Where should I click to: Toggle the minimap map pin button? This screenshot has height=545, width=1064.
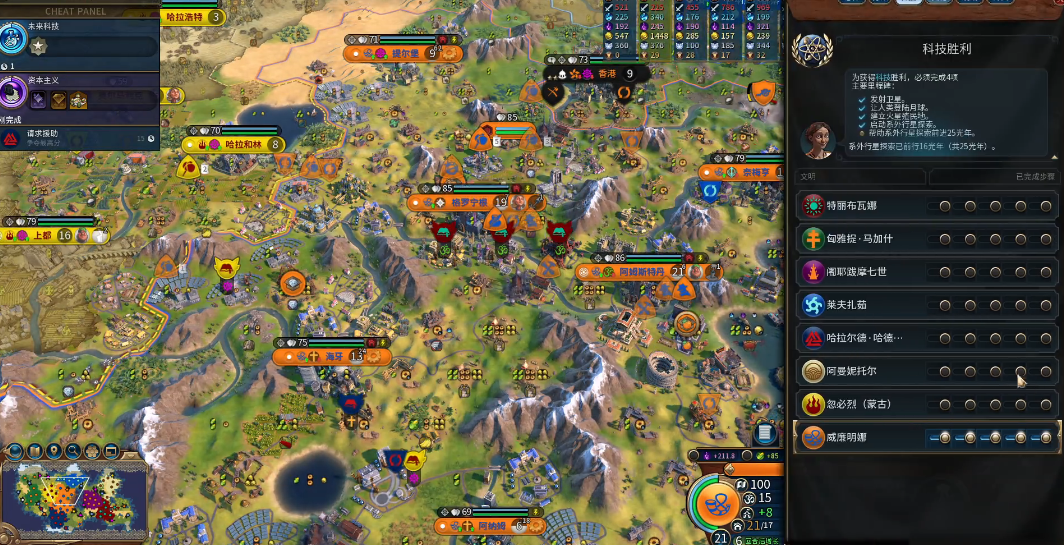click(54, 452)
